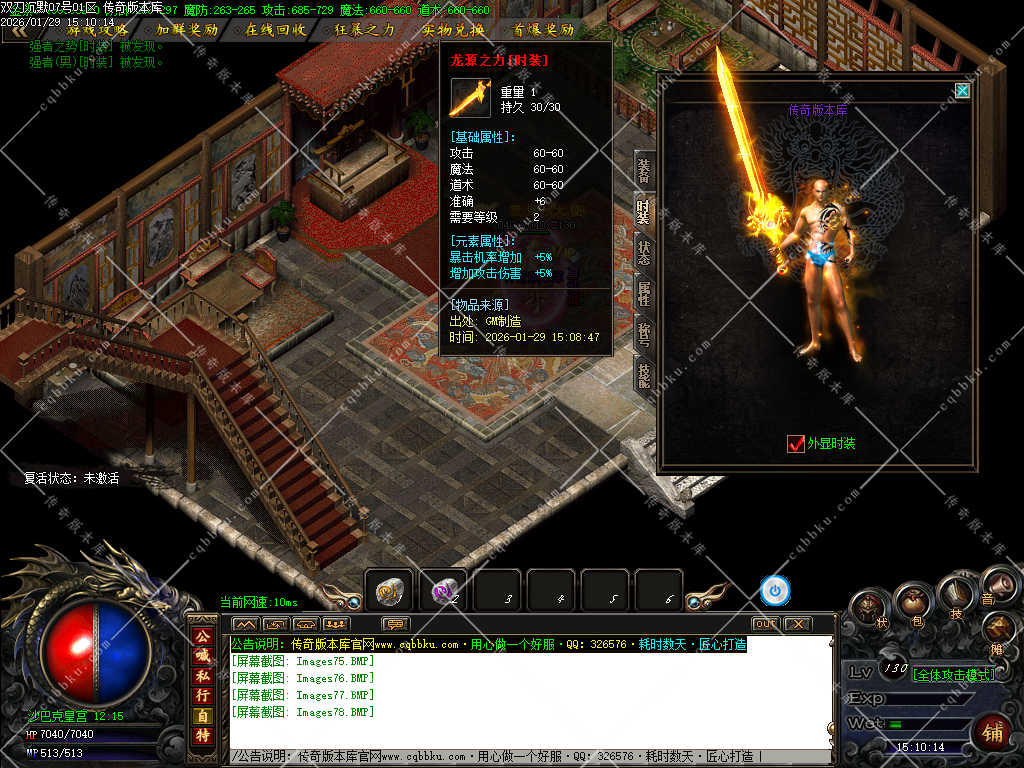Switch to the 装备 equipment tab
The height and width of the screenshot is (768, 1024).
point(644,169)
